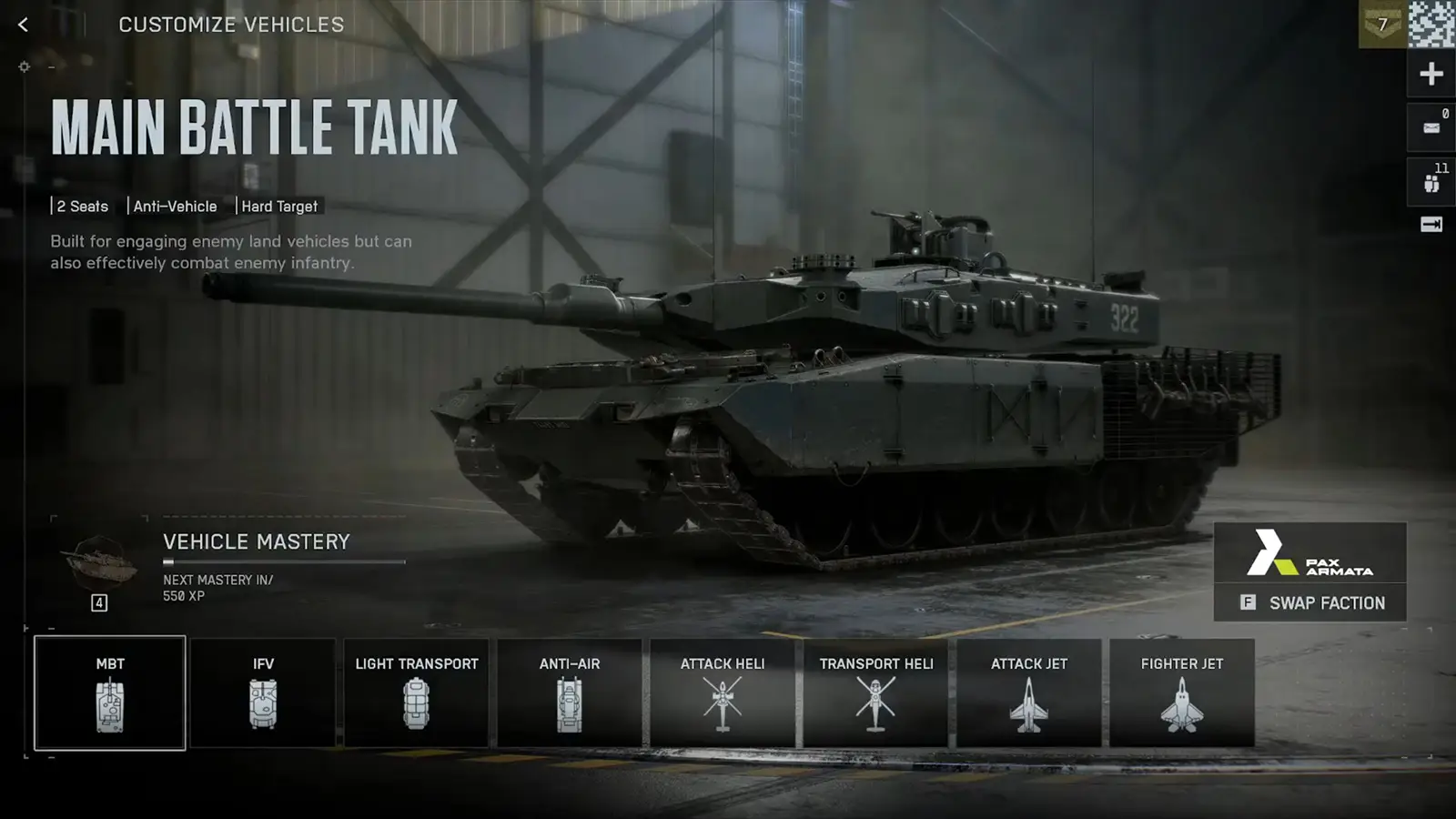This screenshot has height=819, width=1456.
Task: Toggle the Hard Target attribute tag
Action: tap(279, 207)
